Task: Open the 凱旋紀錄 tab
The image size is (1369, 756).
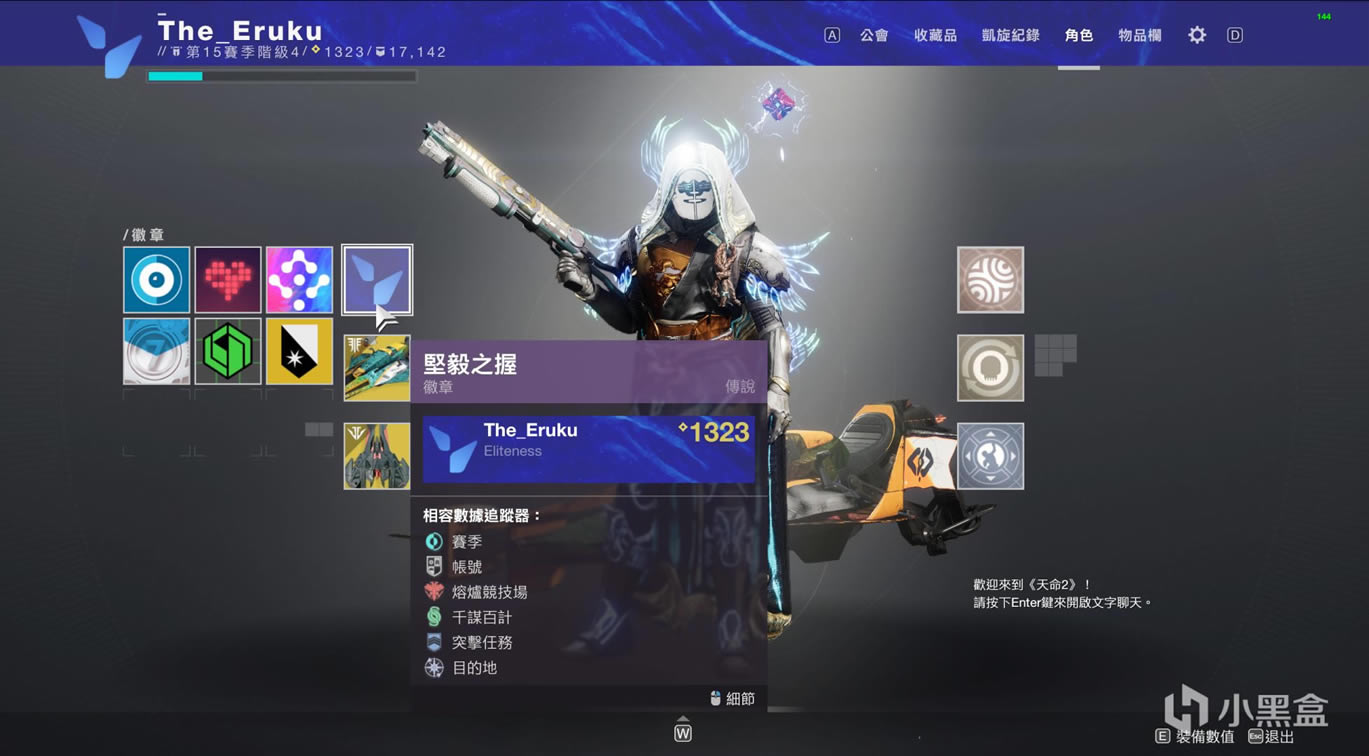Action: tap(1010, 35)
